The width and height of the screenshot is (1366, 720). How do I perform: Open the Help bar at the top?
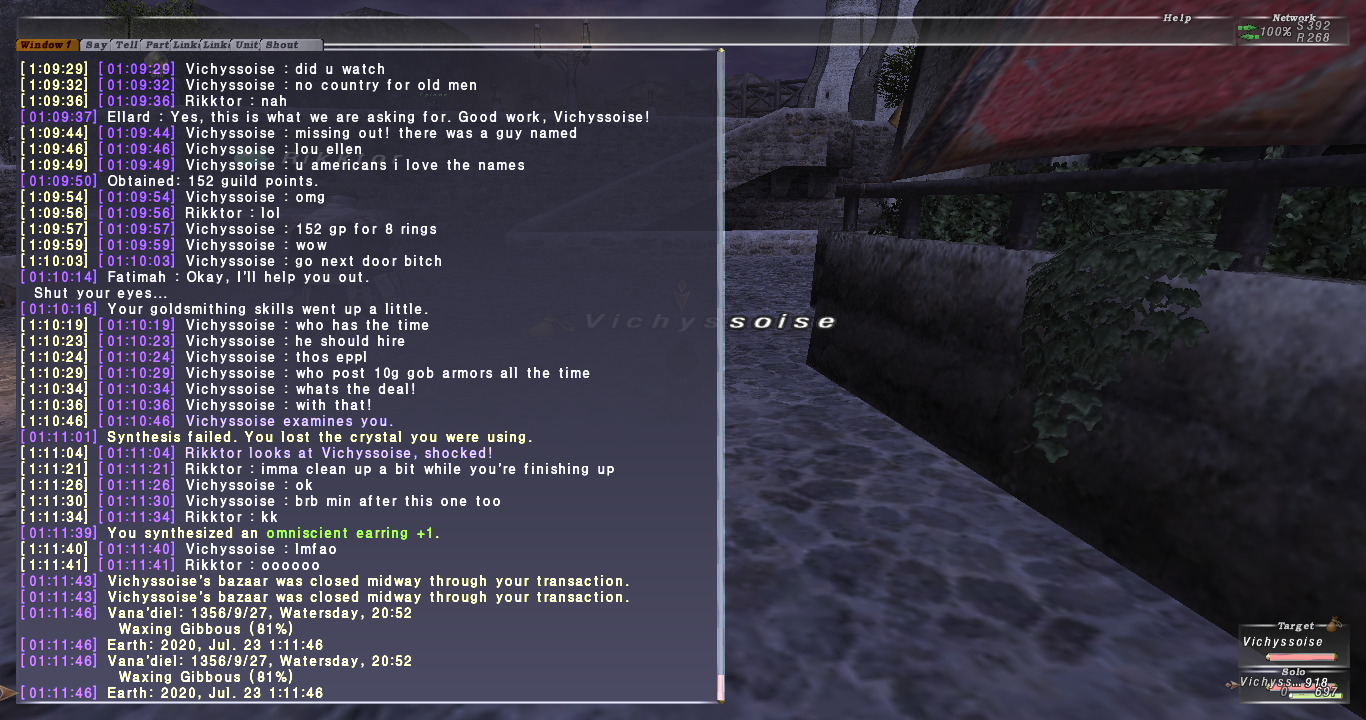[x=1176, y=18]
